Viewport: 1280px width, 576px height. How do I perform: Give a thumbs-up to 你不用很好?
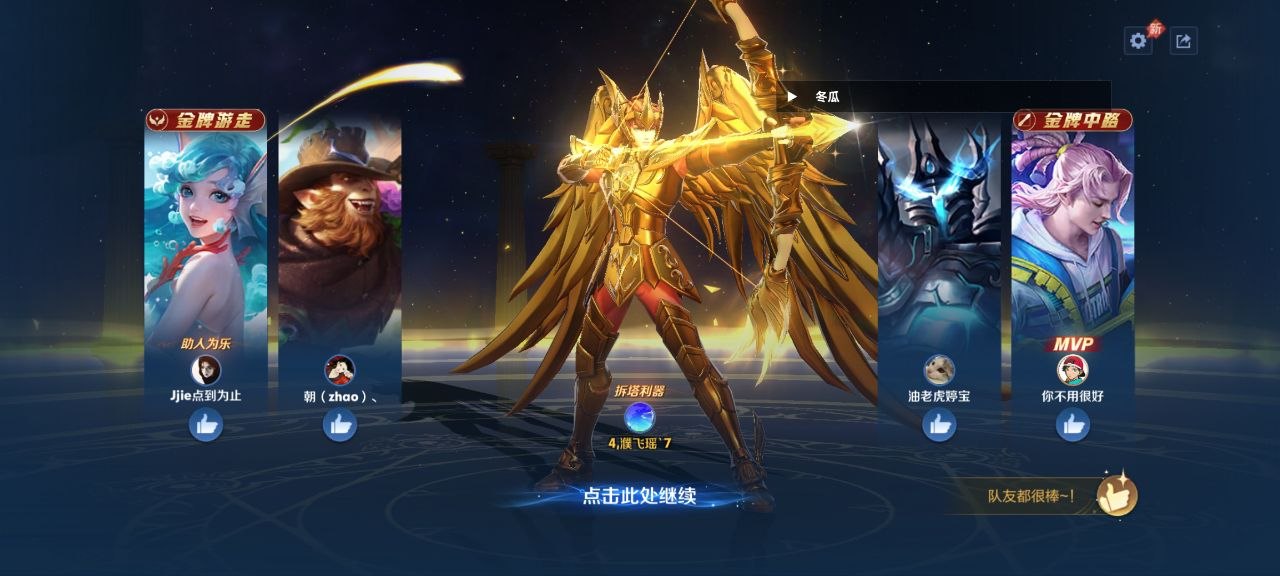pyautogui.click(x=1073, y=425)
